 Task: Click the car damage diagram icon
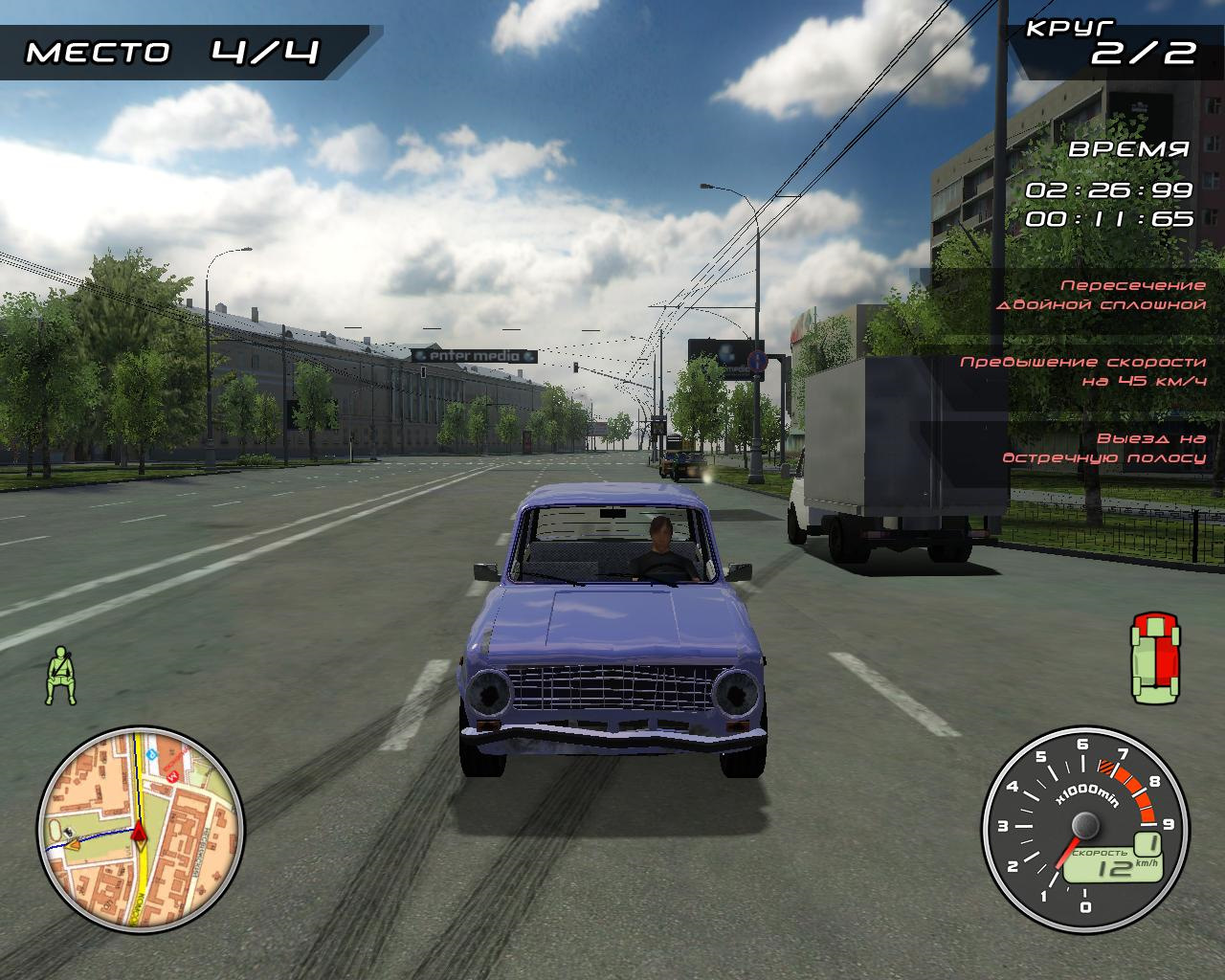point(1156,658)
